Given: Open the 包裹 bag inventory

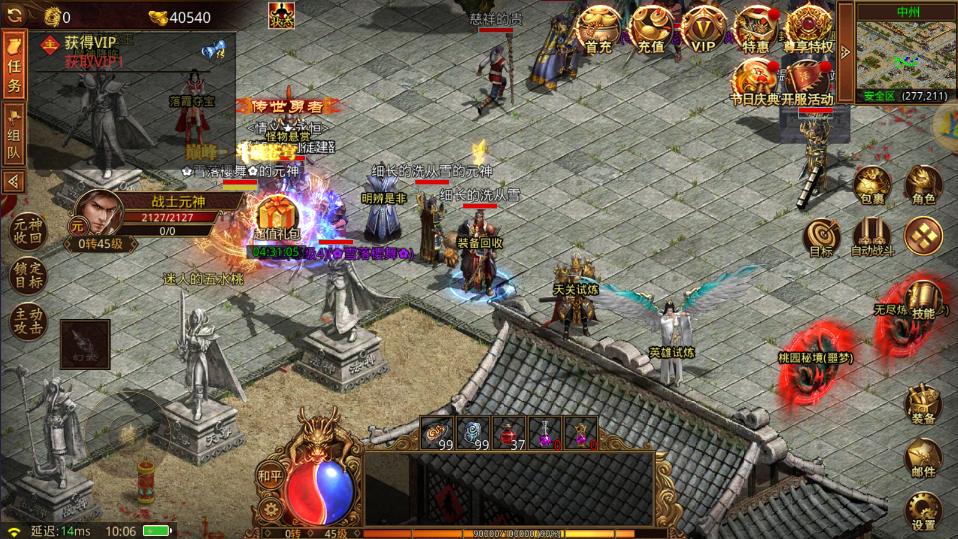Looking at the screenshot, I should [871, 186].
